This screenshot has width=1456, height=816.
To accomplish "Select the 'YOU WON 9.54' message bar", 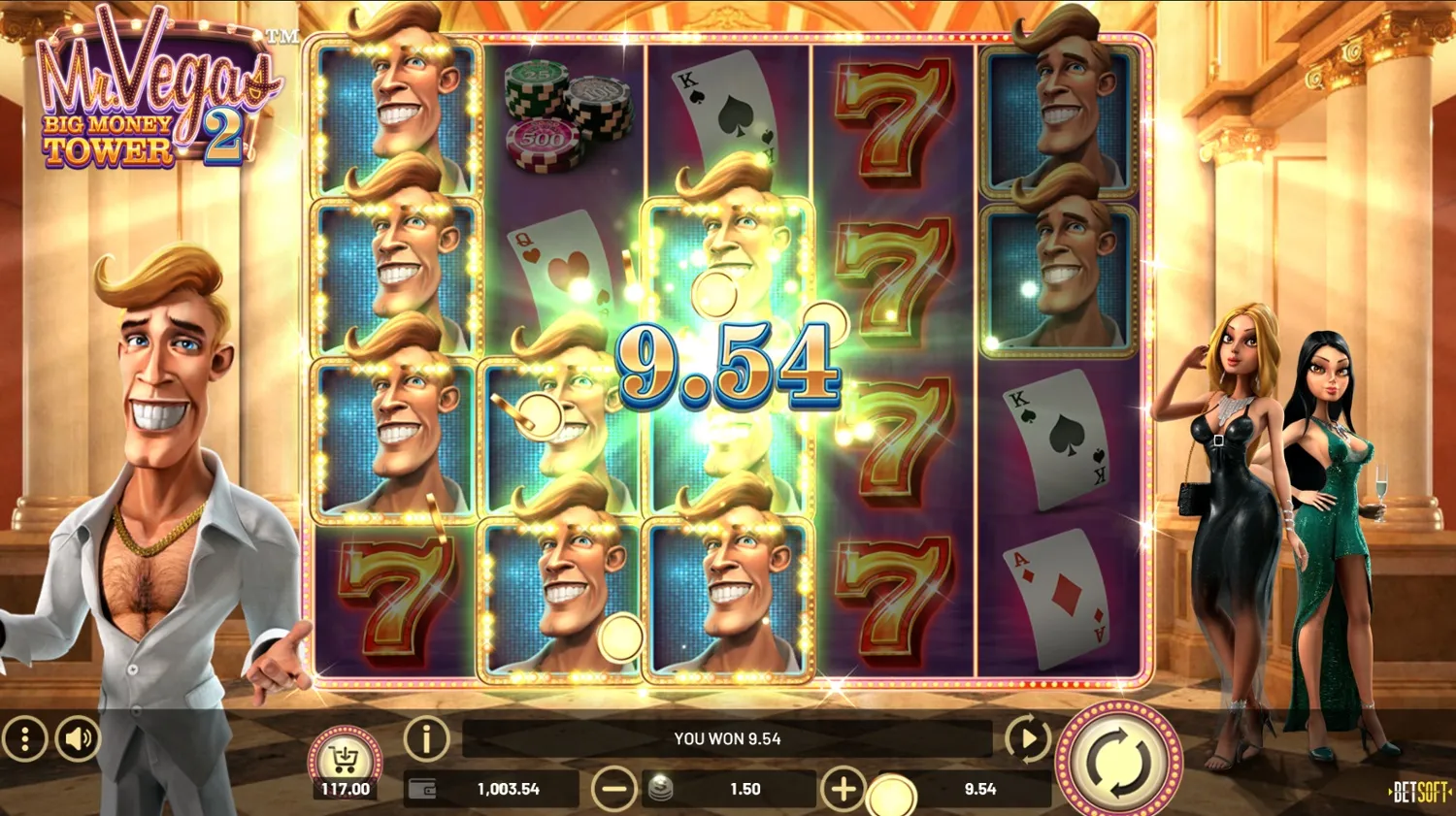I will pos(726,738).
